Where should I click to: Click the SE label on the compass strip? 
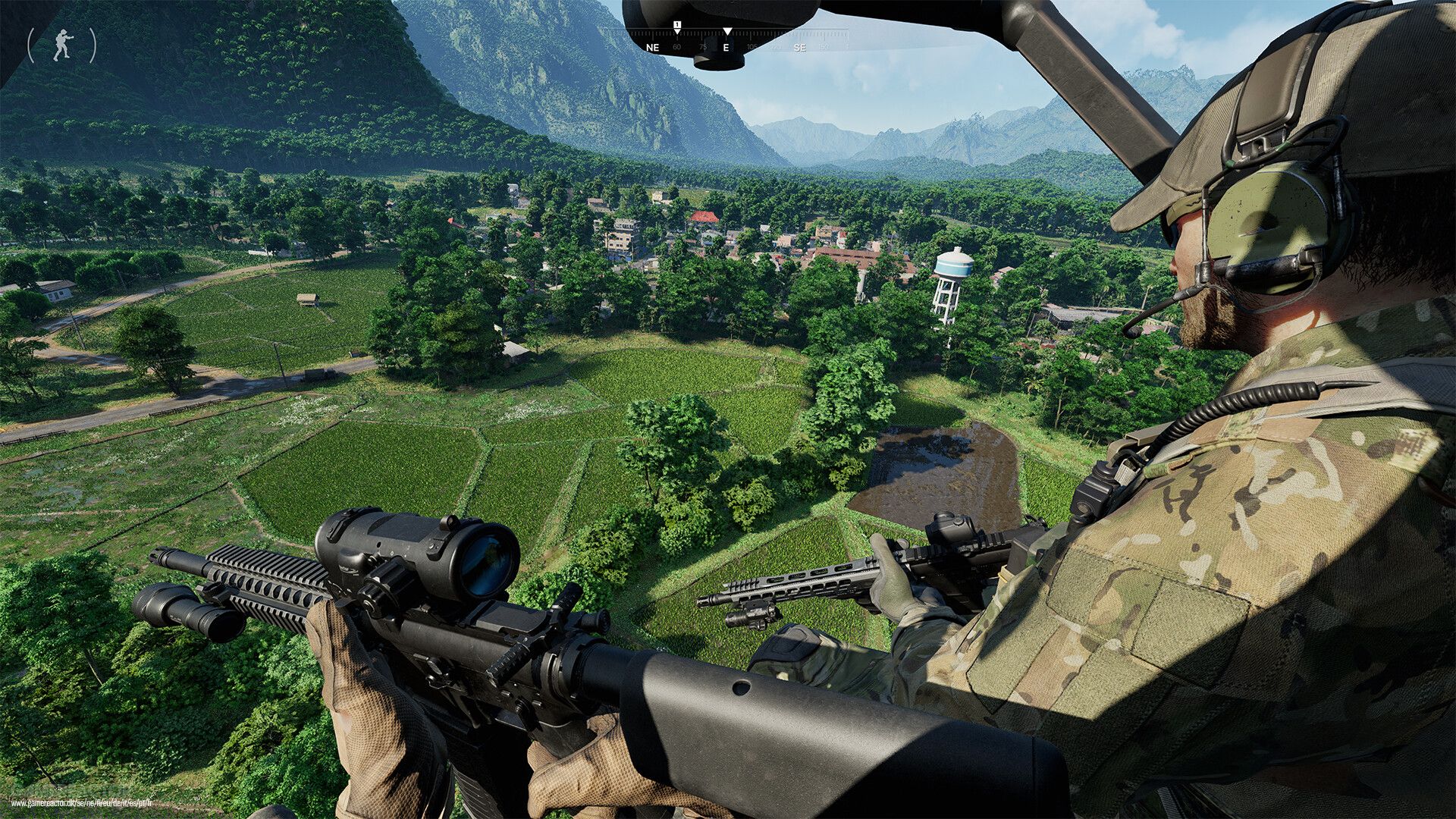pos(802,48)
